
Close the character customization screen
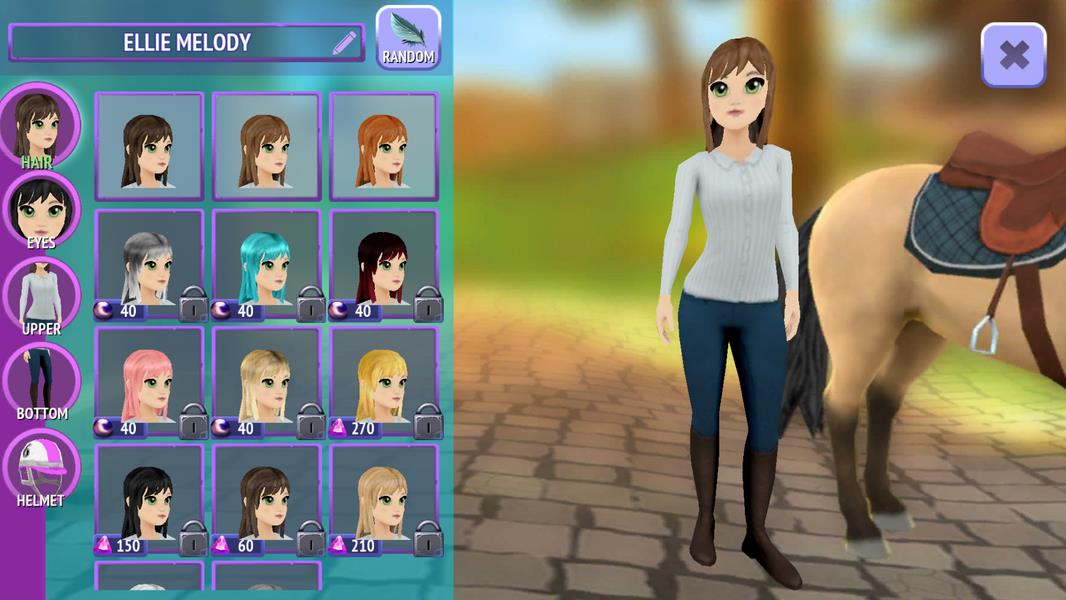coord(1013,55)
